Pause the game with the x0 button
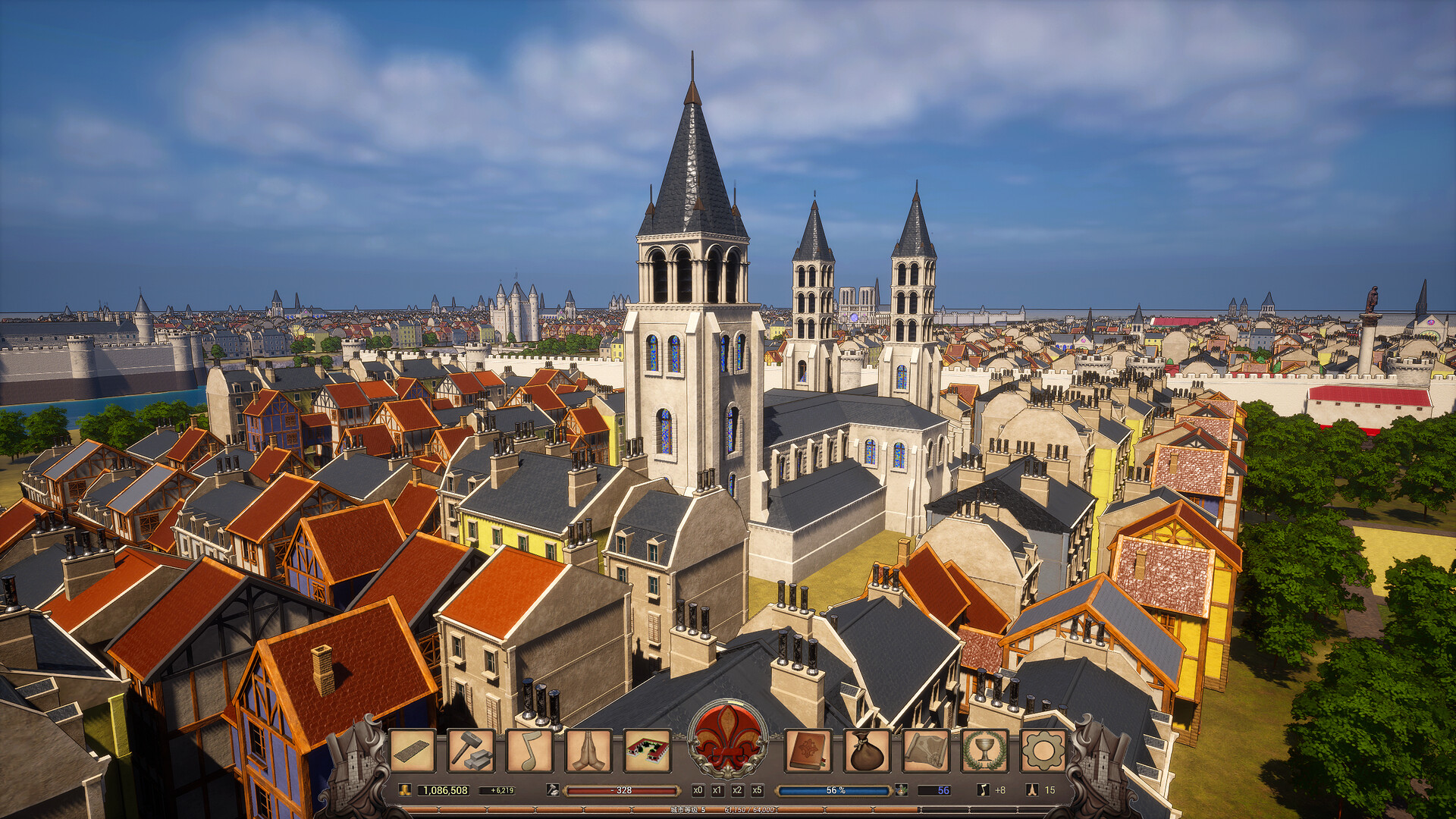The image size is (1456, 819). pos(698,789)
